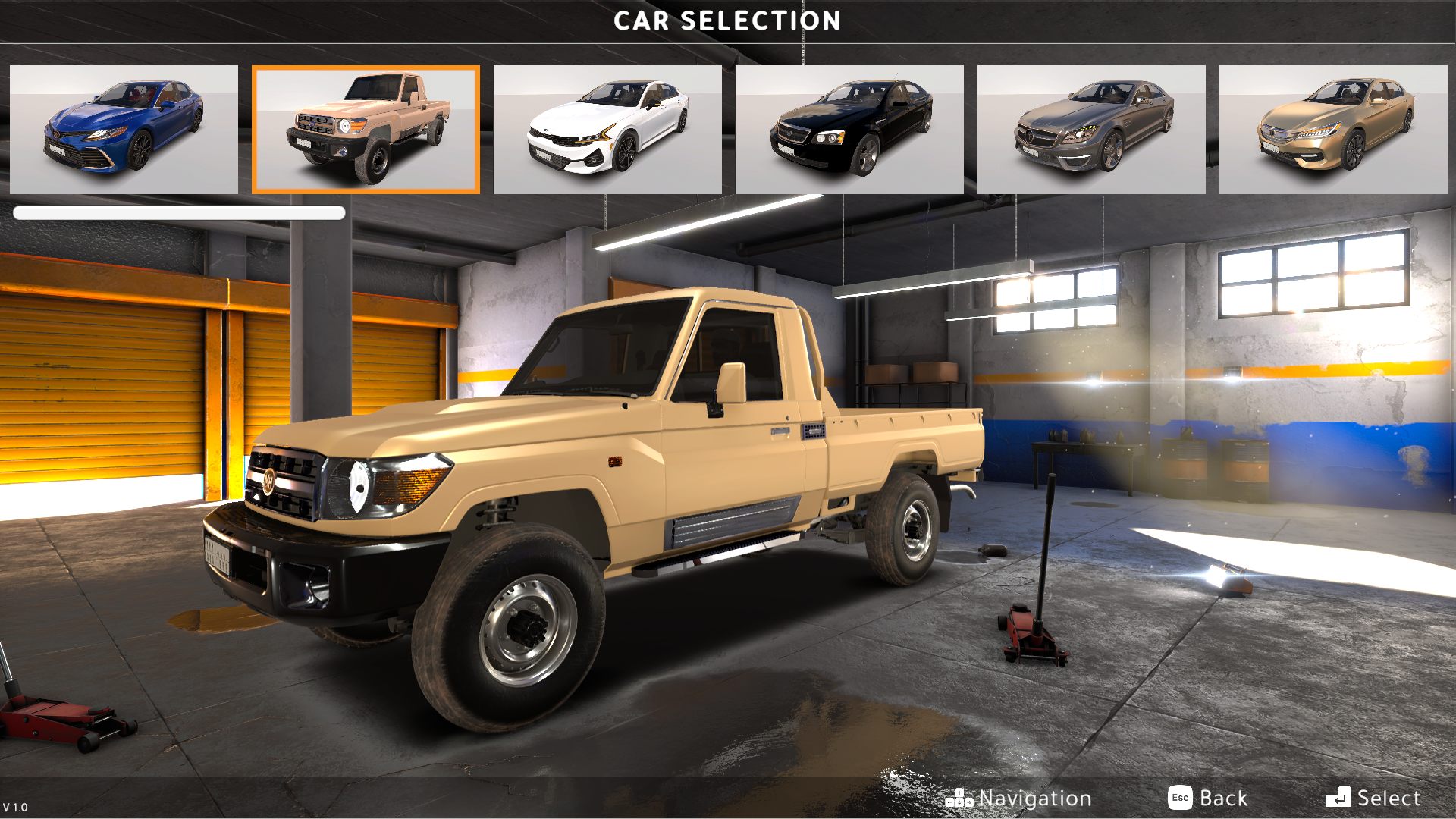
Task: Choose the gray Mercedes coupe thumbnail
Action: 1091,130
